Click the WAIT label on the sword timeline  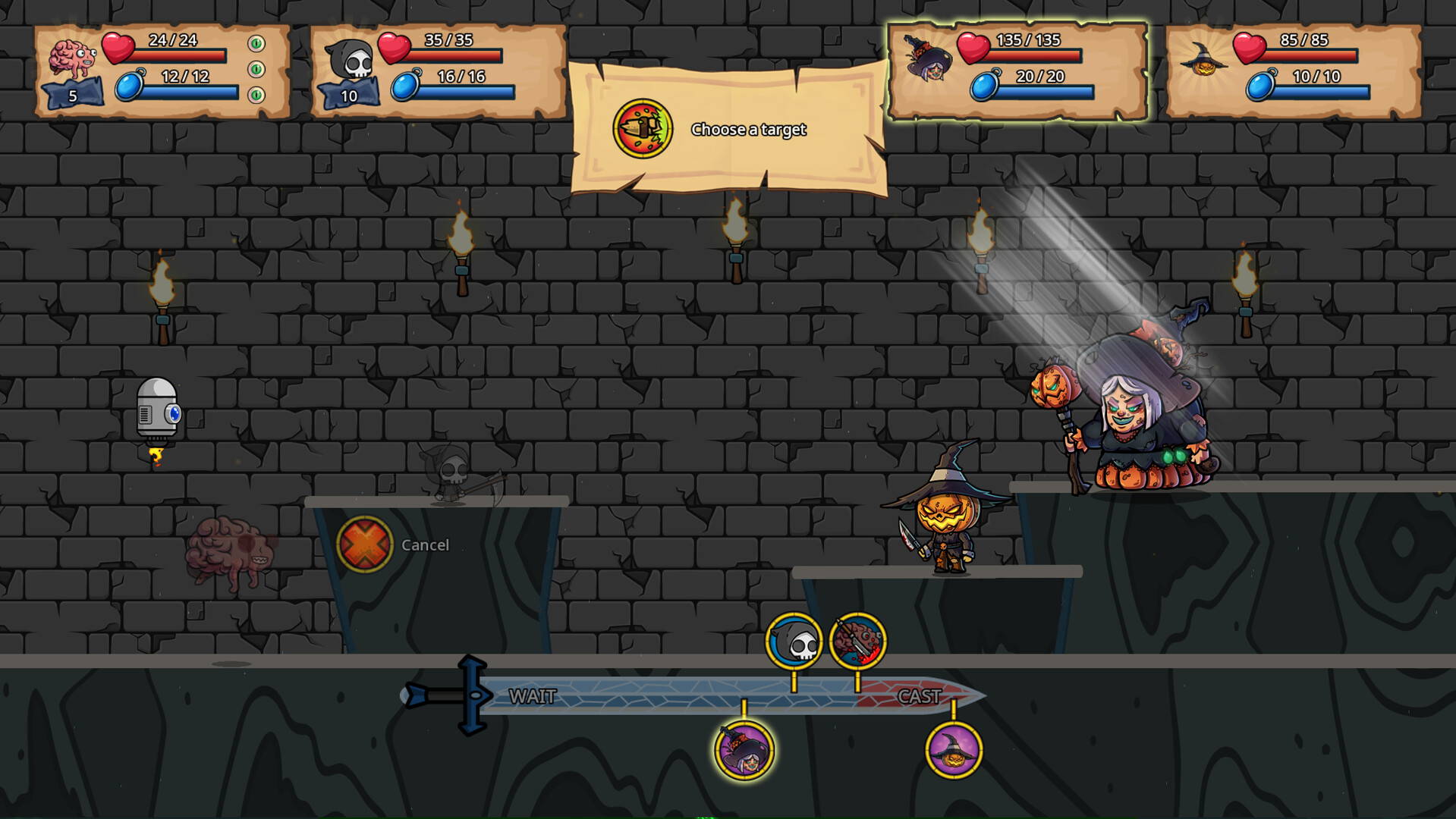[531, 695]
